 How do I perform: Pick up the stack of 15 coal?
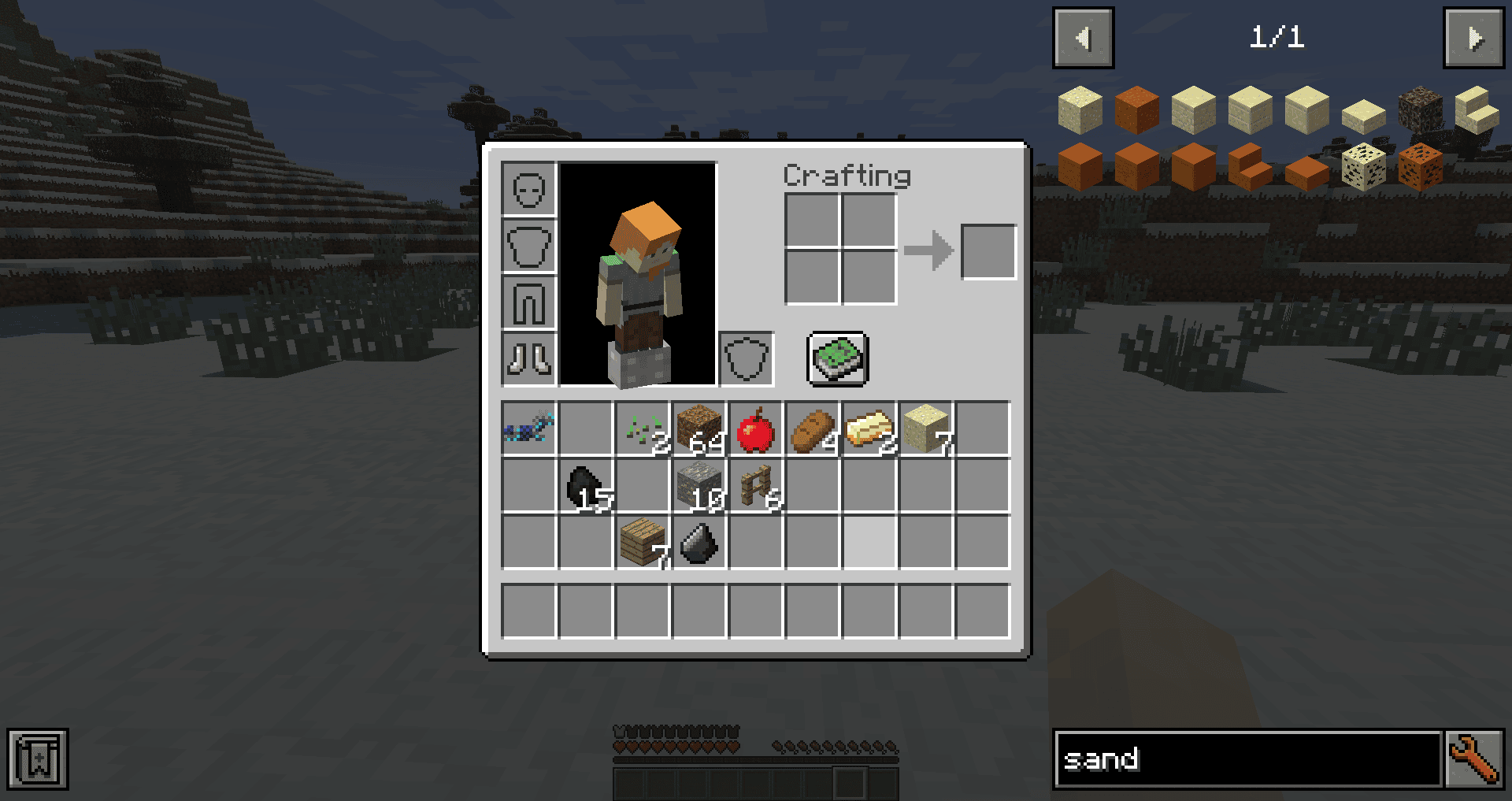pos(585,487)
